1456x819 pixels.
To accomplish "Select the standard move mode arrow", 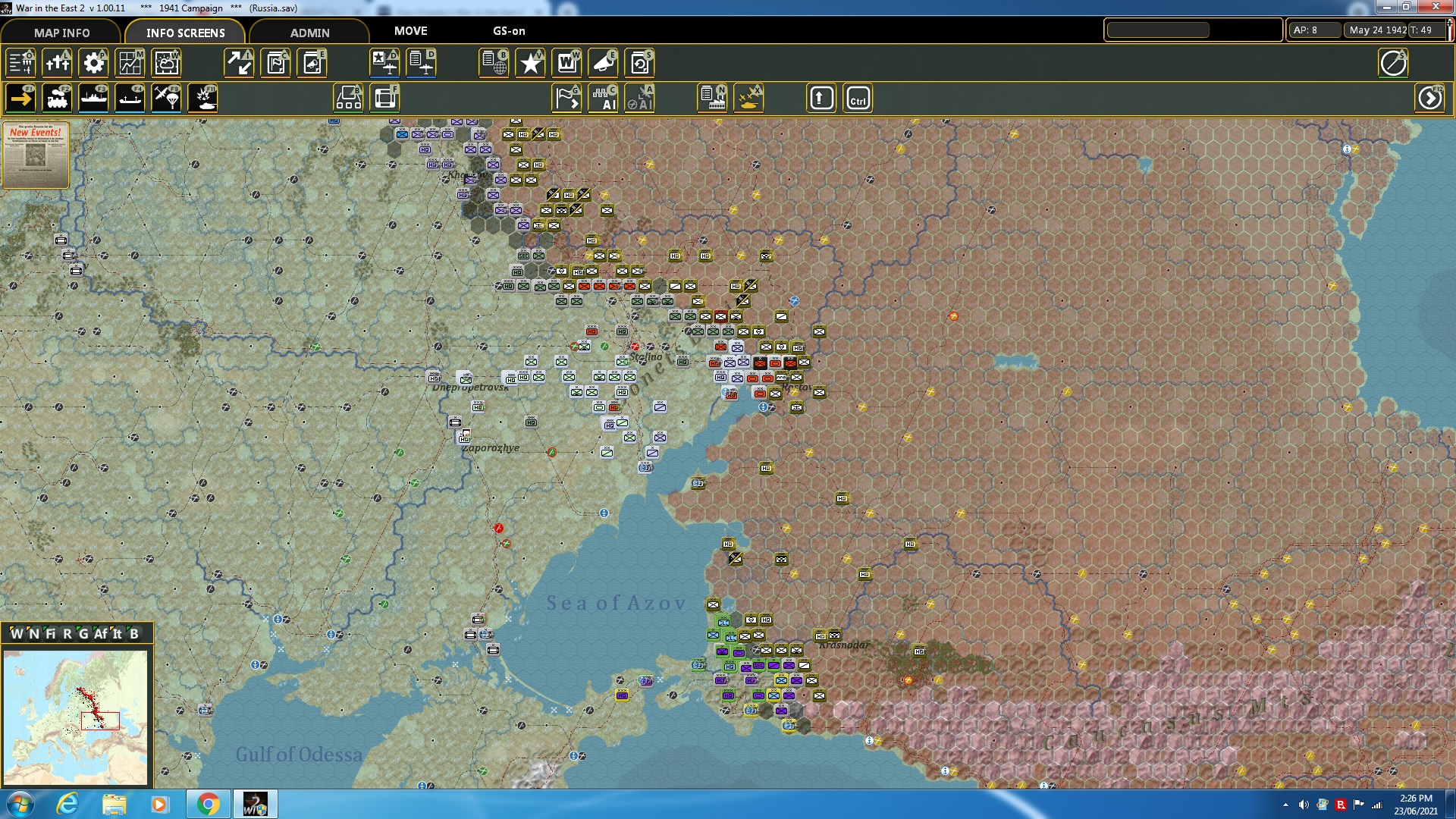I will (x=20, y=99).
